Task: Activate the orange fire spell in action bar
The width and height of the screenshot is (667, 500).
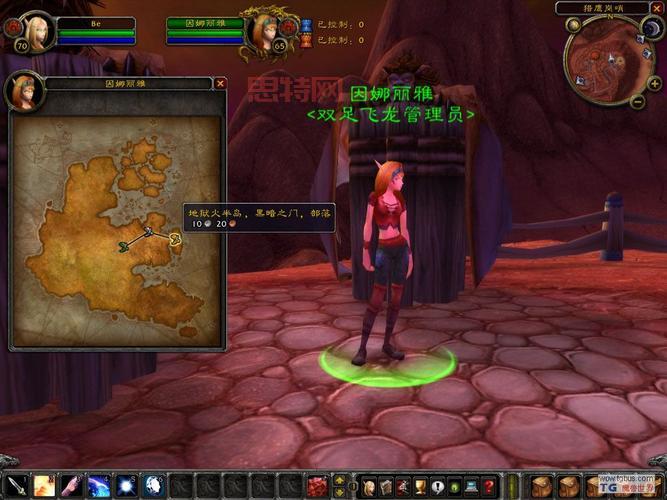Action: 45,486
